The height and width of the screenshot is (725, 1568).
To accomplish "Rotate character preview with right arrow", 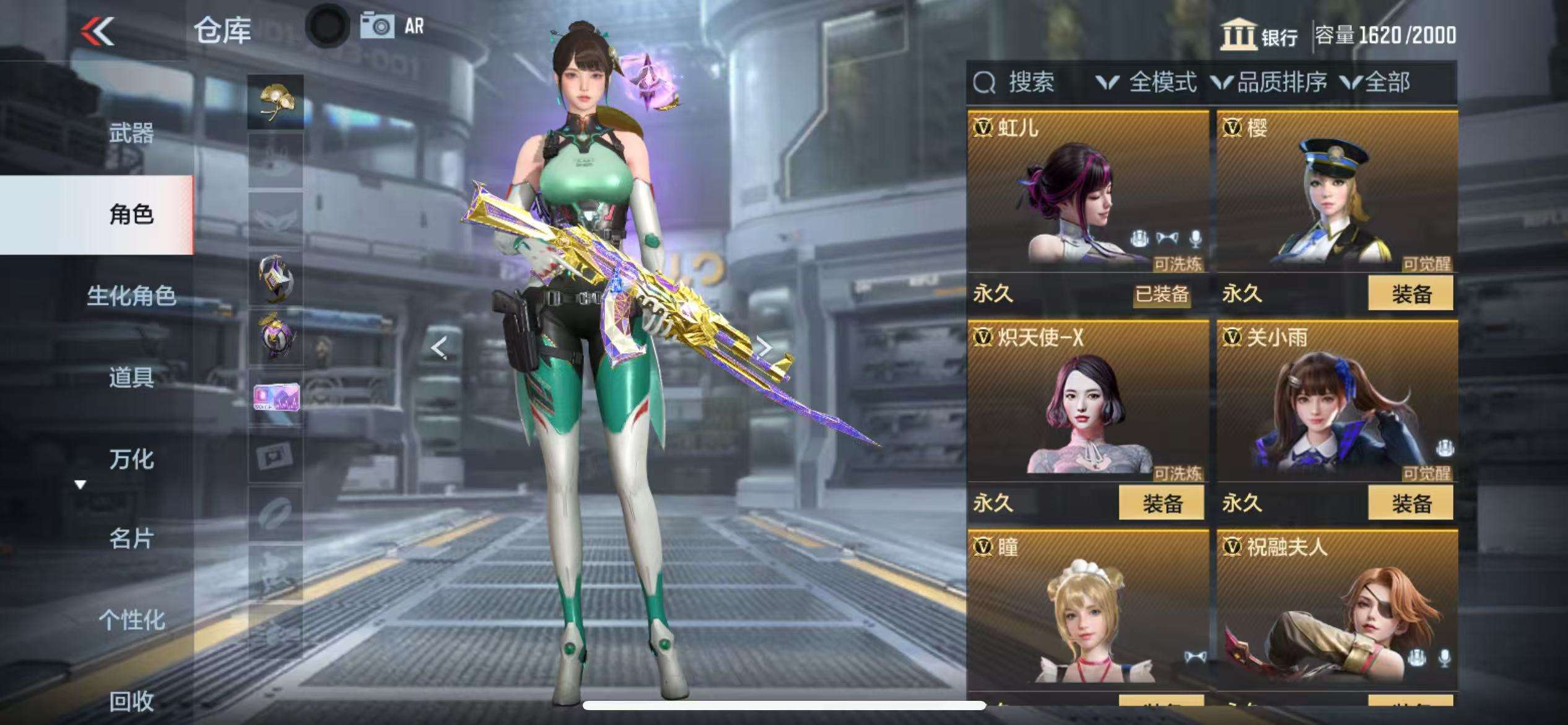I will click(765, 347).
